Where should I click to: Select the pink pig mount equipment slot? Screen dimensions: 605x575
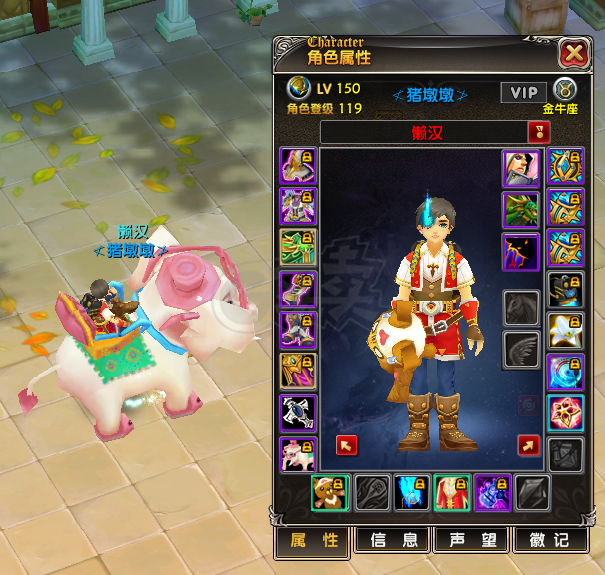click(x=298, y=455)
